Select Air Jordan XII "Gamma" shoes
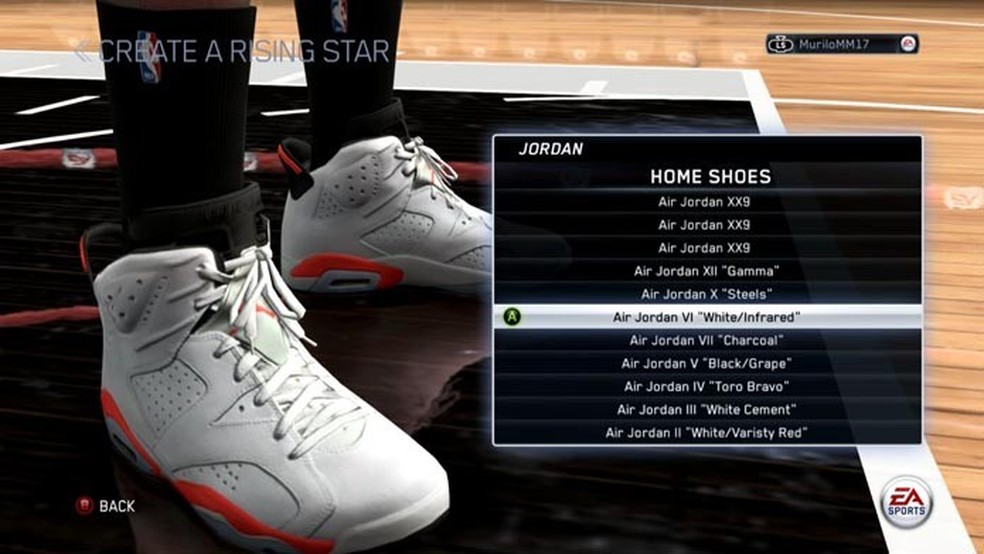The height and width of the screenshot is (554, 984). [x=707, y=271]
